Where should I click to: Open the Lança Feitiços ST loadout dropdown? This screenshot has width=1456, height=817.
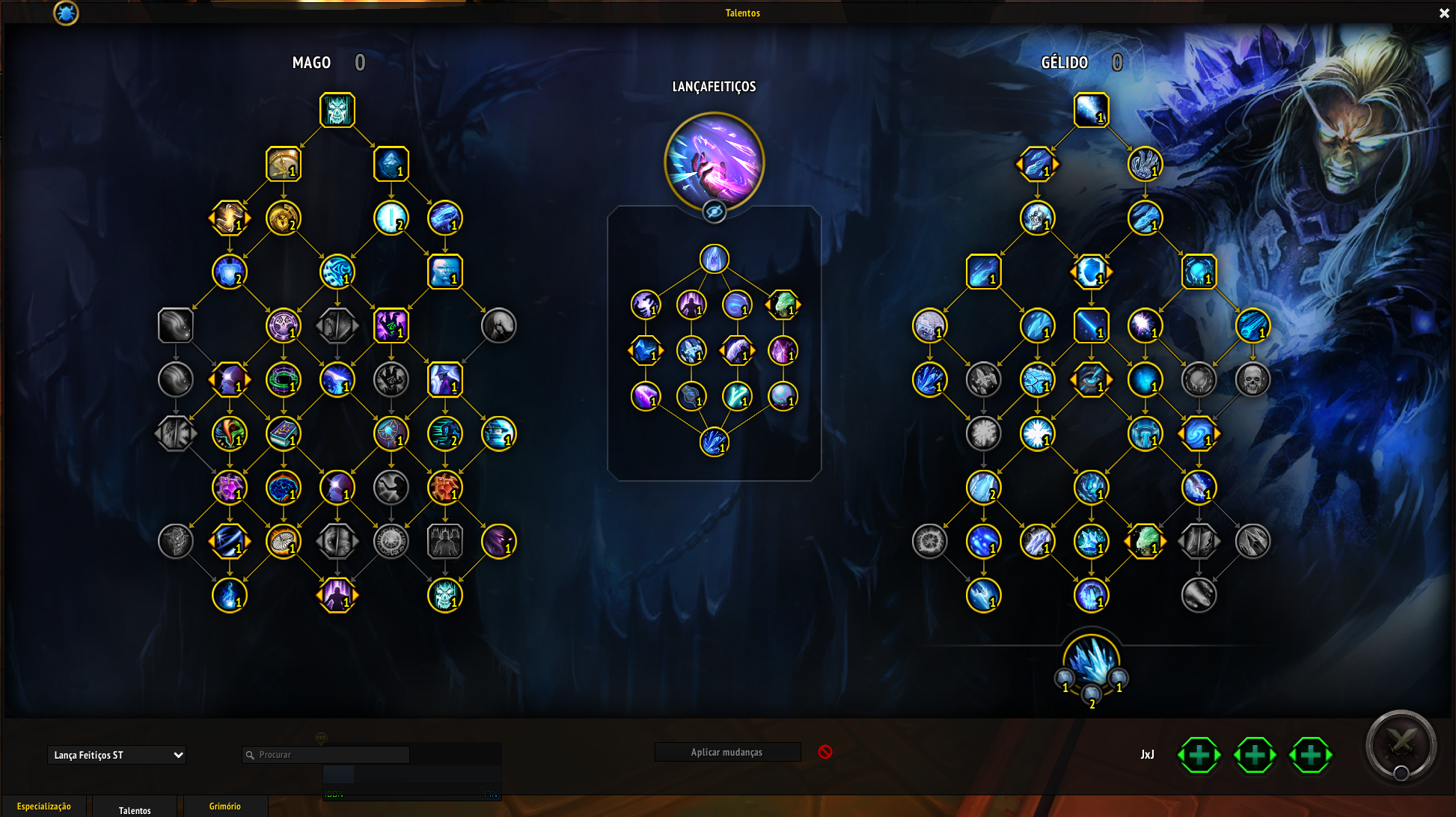click(117, 755)
